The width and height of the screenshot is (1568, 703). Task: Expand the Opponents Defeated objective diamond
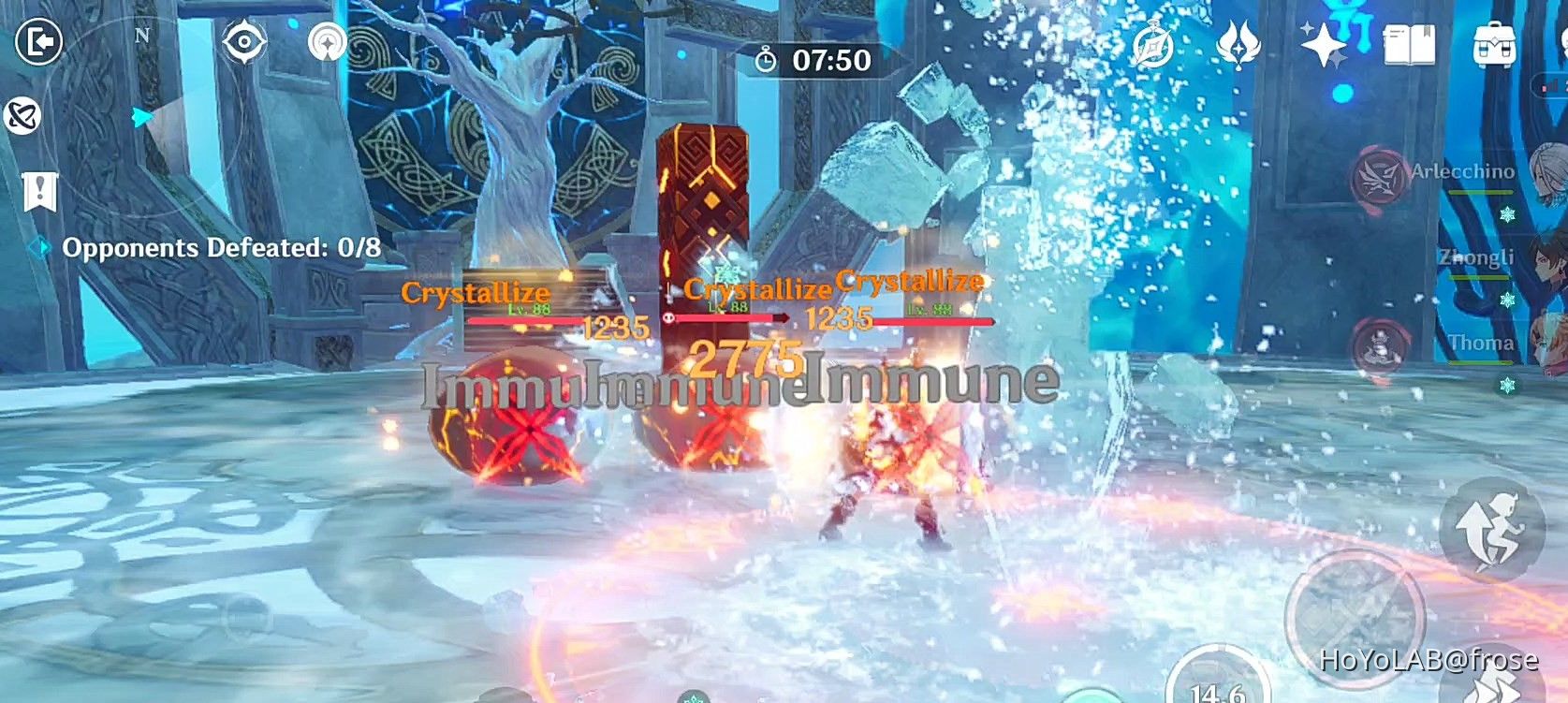(39, 247)
